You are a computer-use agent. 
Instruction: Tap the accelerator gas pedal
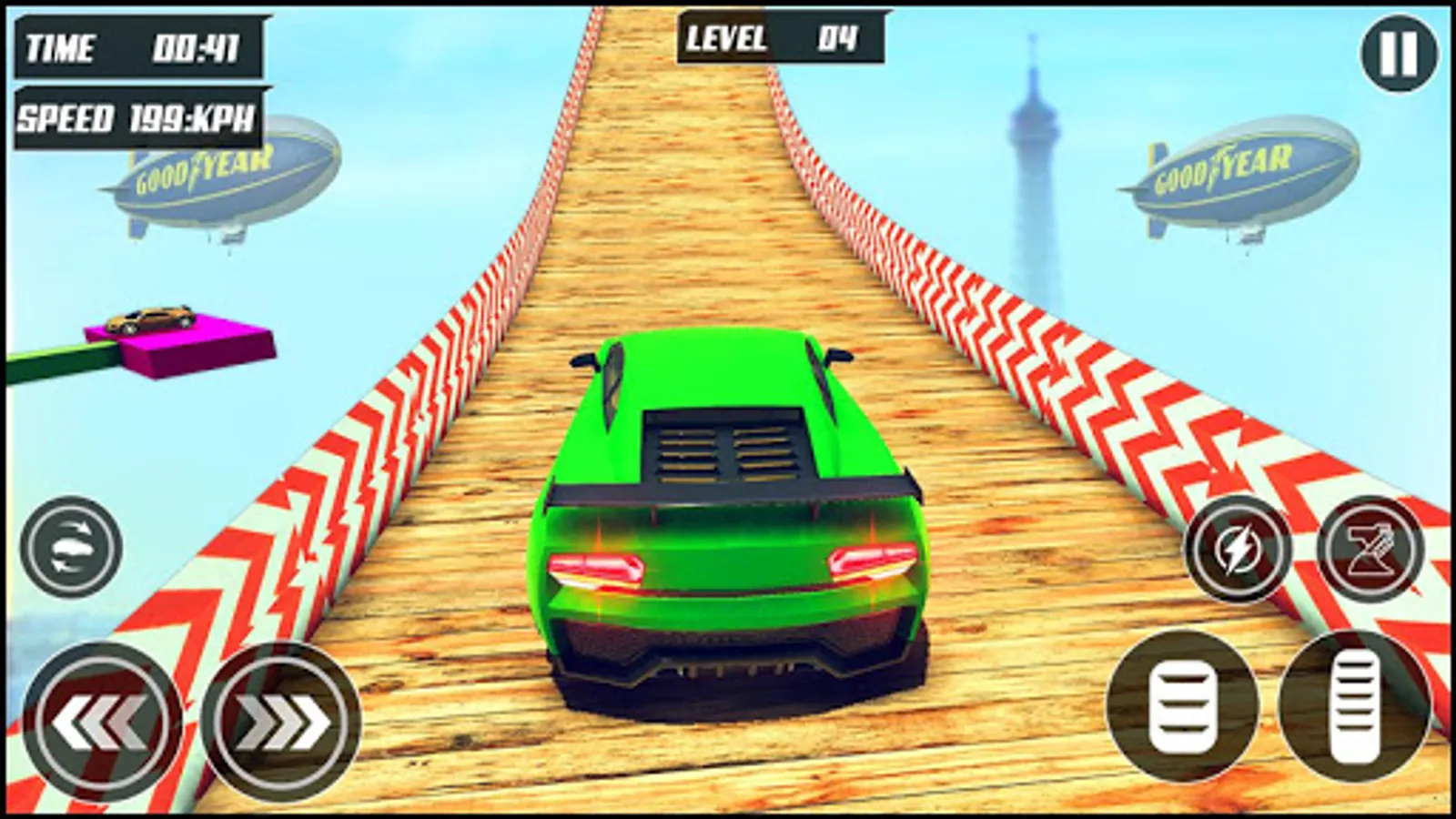(x=1353, y=707)
